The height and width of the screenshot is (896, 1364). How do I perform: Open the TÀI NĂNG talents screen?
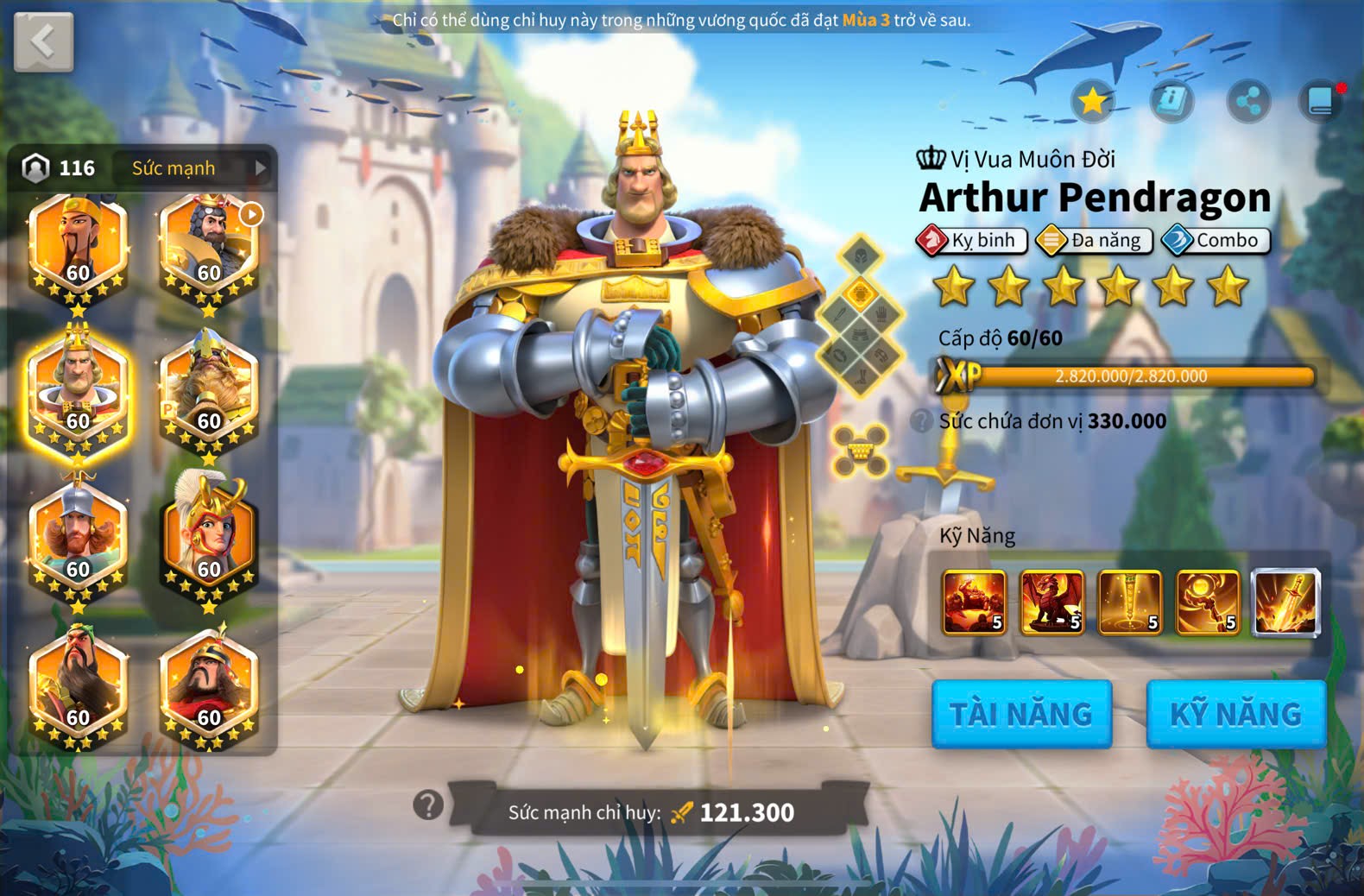pos(1021,714)
